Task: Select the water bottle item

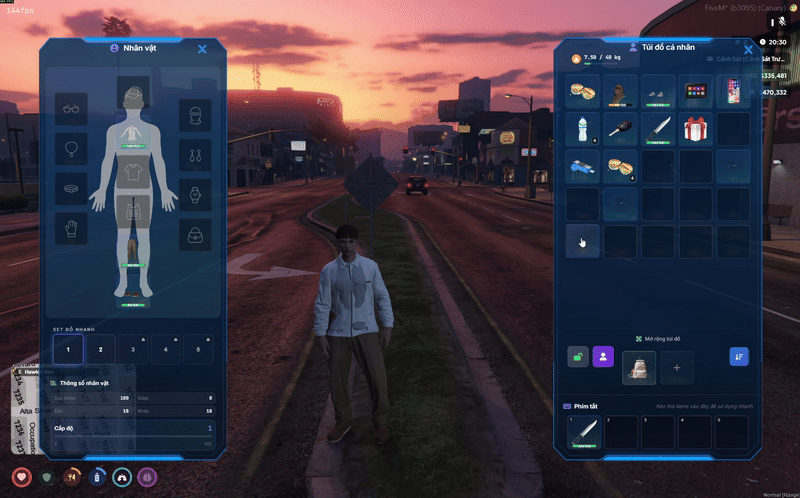Action: tap(582, 128)
